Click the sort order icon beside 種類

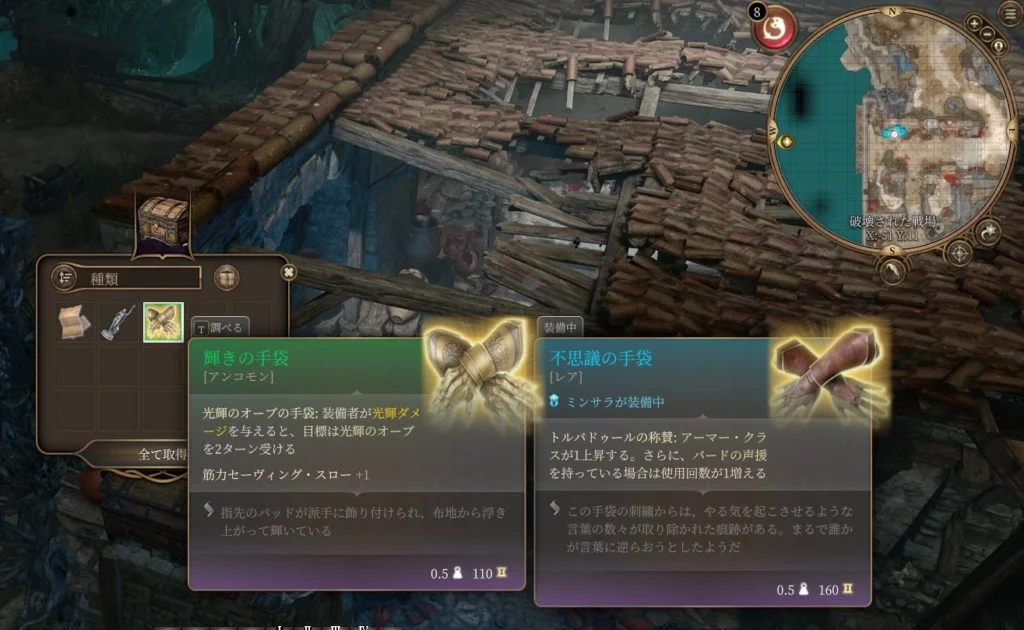coord(65,277)
